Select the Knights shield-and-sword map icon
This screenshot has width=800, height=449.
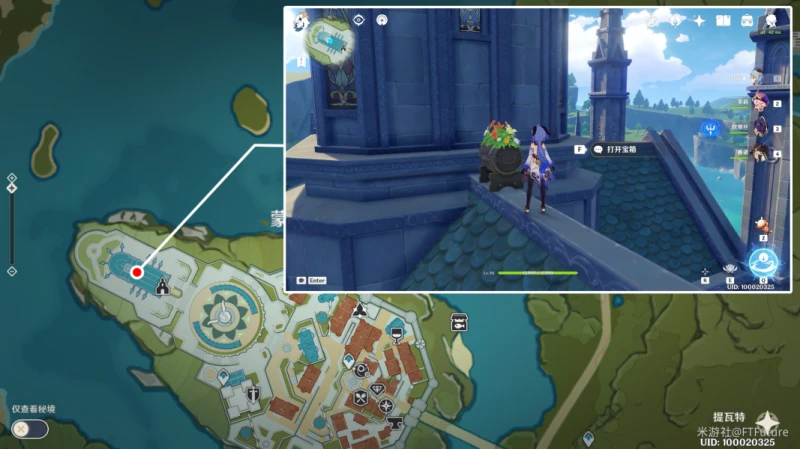pos(253,393)
